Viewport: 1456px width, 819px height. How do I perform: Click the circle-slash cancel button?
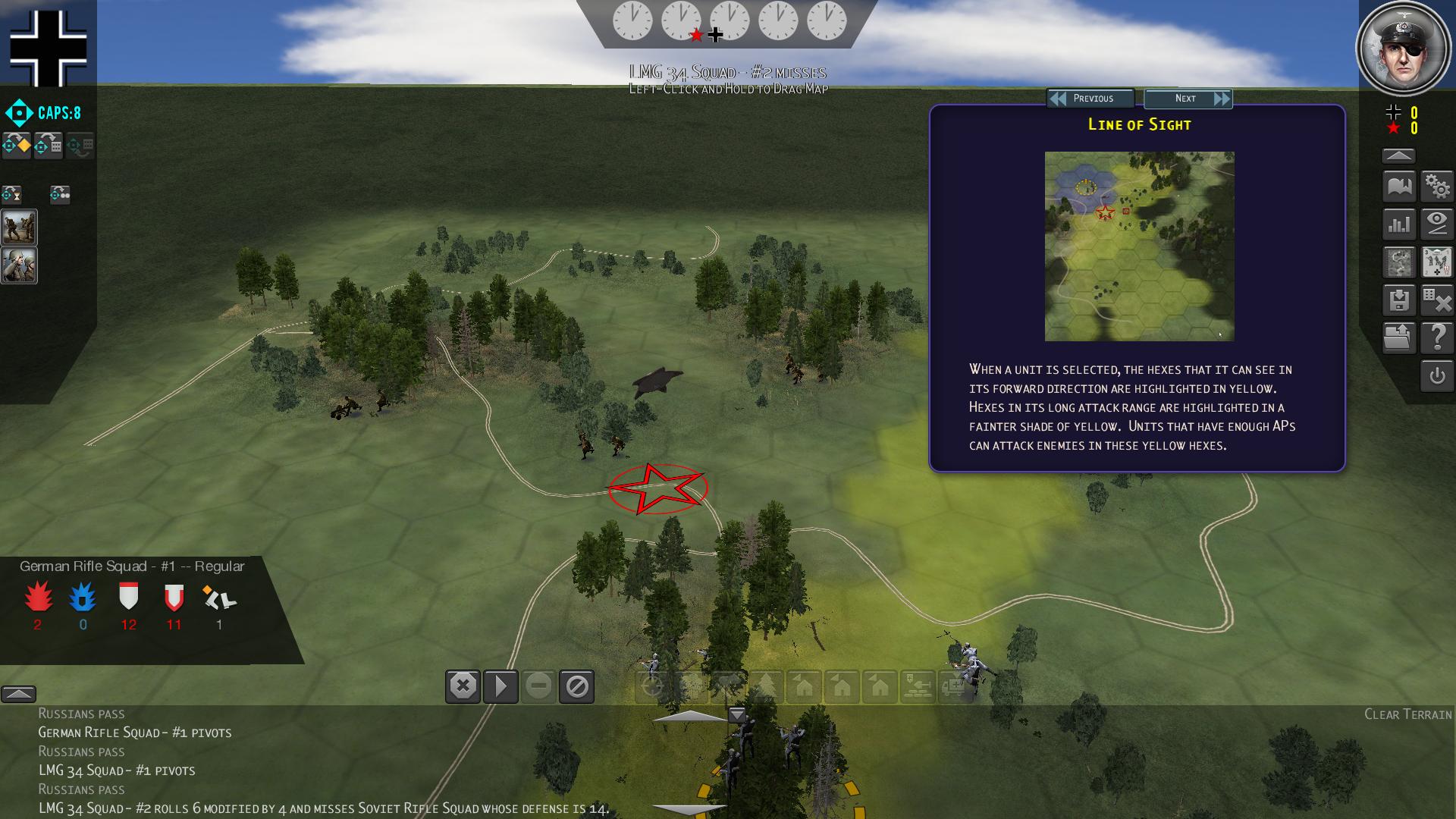pos(576,687)
